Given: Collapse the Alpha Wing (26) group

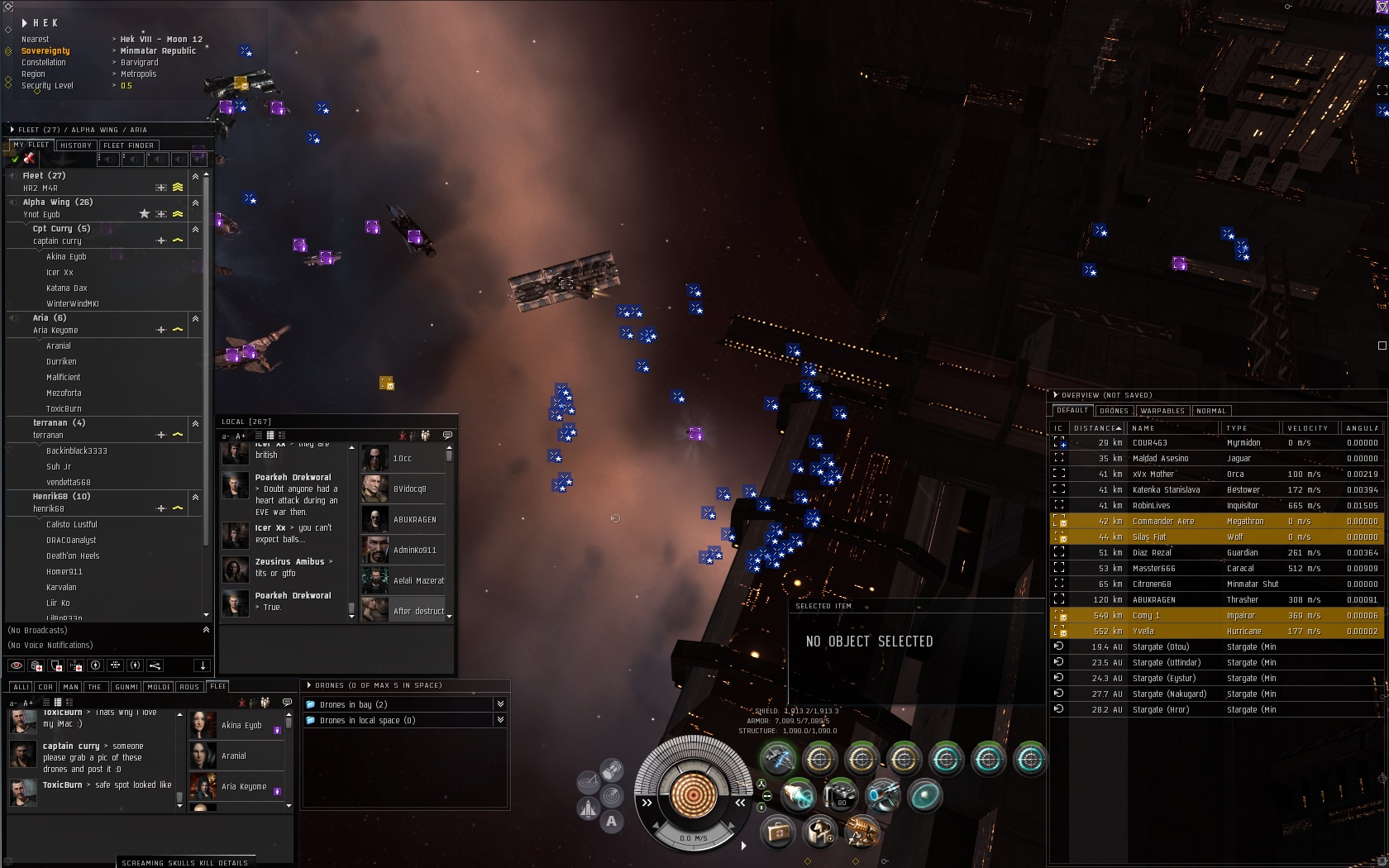Looking at the screenshot, I should tap(195, 203).
